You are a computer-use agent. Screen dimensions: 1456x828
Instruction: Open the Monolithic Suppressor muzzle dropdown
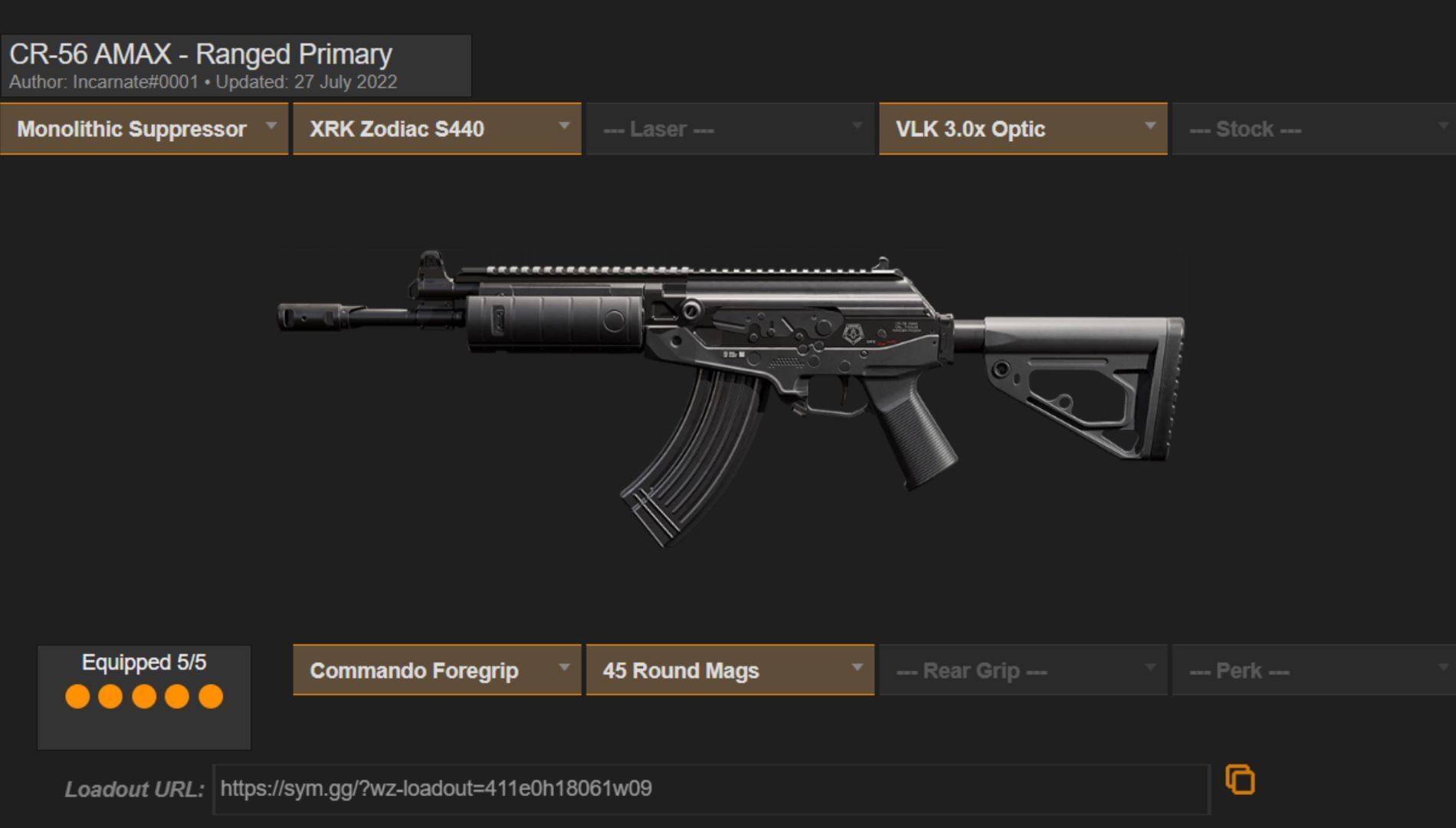coord(144,129)
